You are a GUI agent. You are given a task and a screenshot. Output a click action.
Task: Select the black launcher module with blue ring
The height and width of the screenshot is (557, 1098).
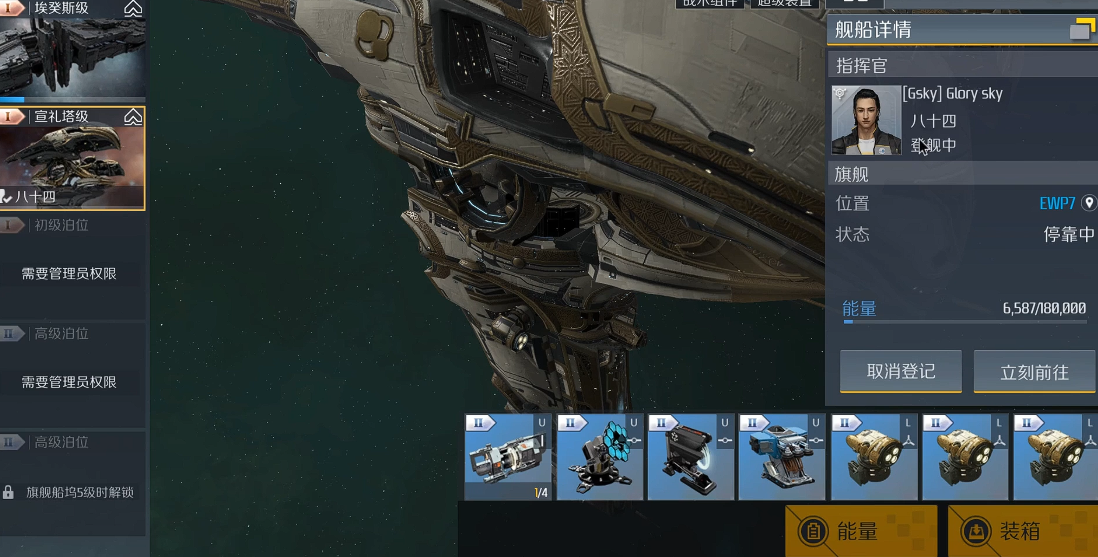pyautogui.click(x=691, y=457)
